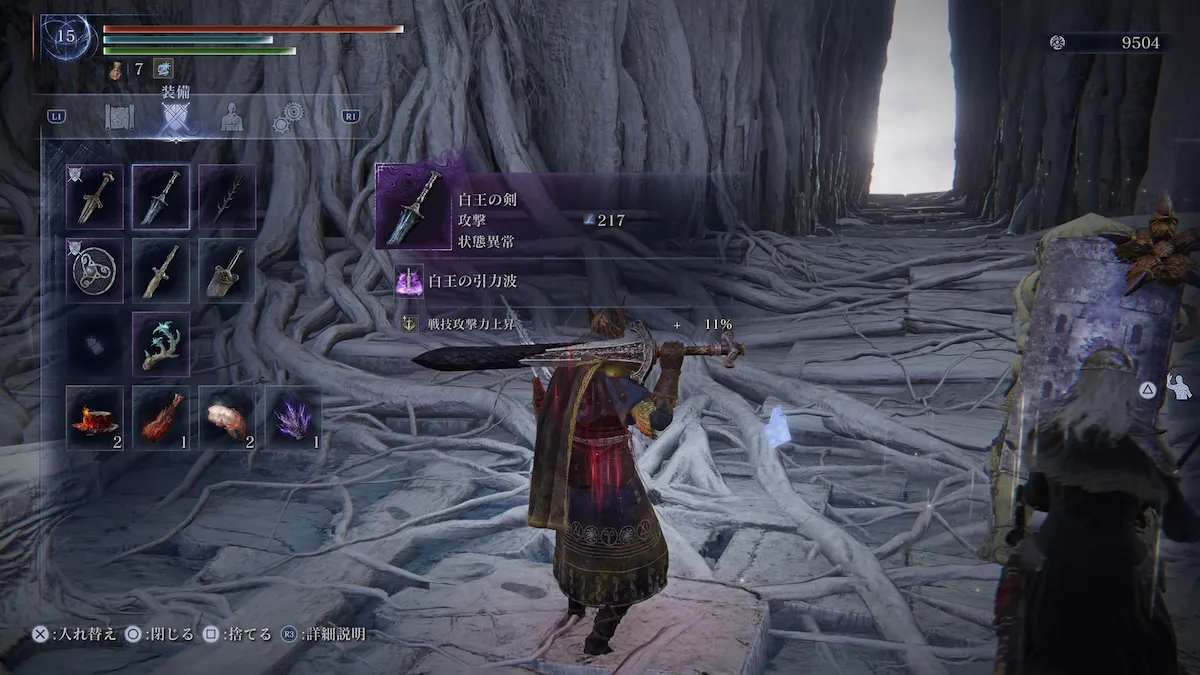Image resolution: width=1200 pixels, height=675 pixels.
Task: Use the roasted meat drumstick item
Action: (x=161, y=417)
